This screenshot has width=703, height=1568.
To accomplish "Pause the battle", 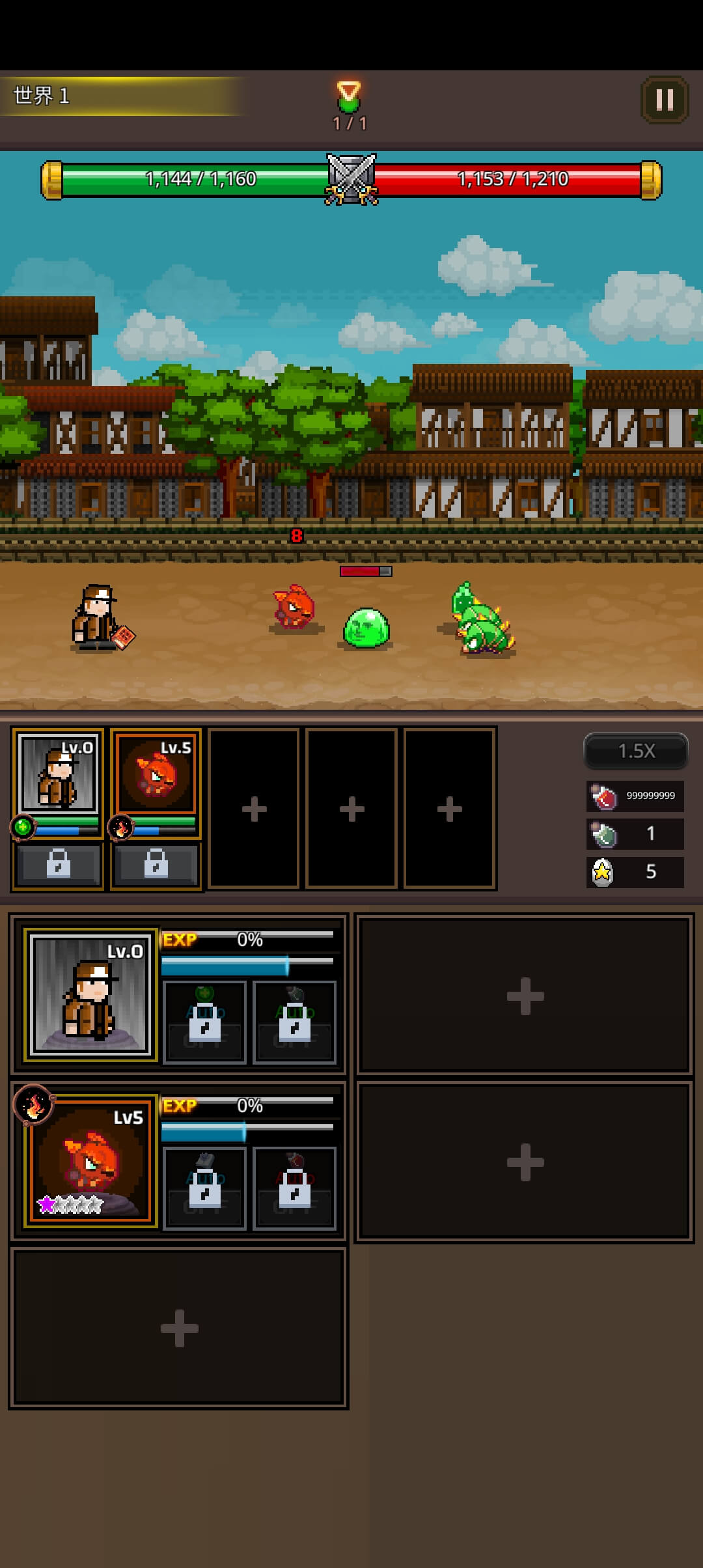I will [x=665, y=100].
